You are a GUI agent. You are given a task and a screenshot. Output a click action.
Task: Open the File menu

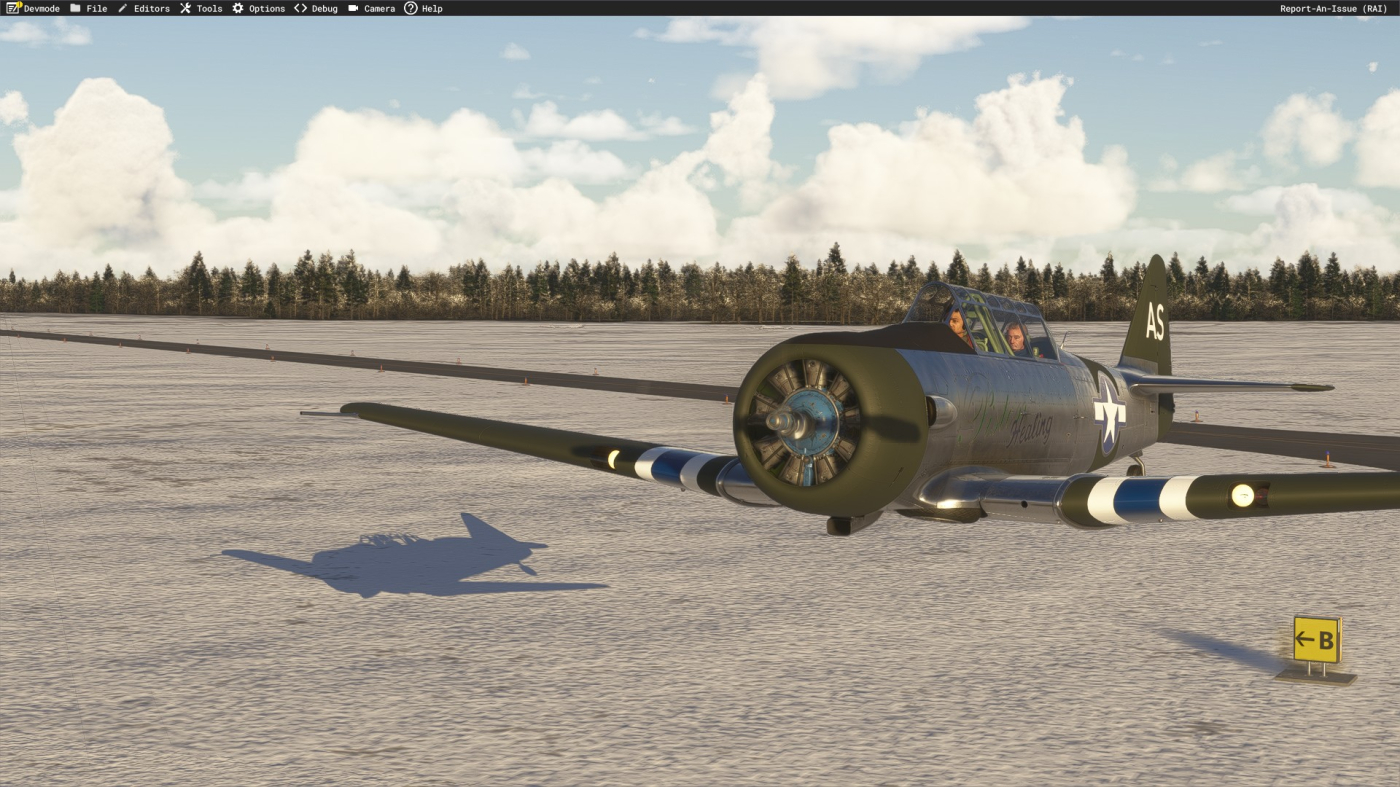coord(89,8)
